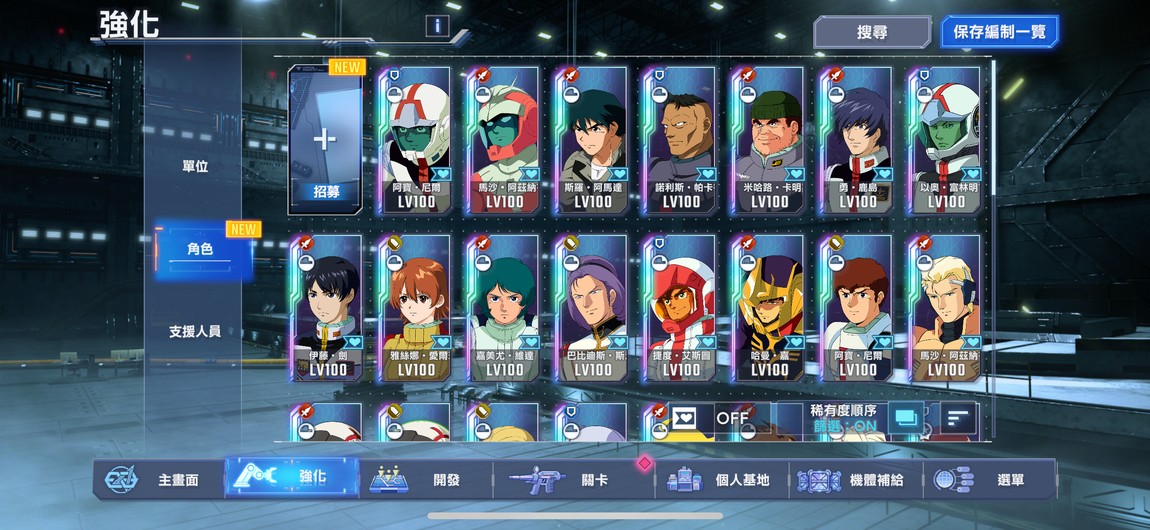Select character card 斯羅・阿馬達

click(593, 140)
